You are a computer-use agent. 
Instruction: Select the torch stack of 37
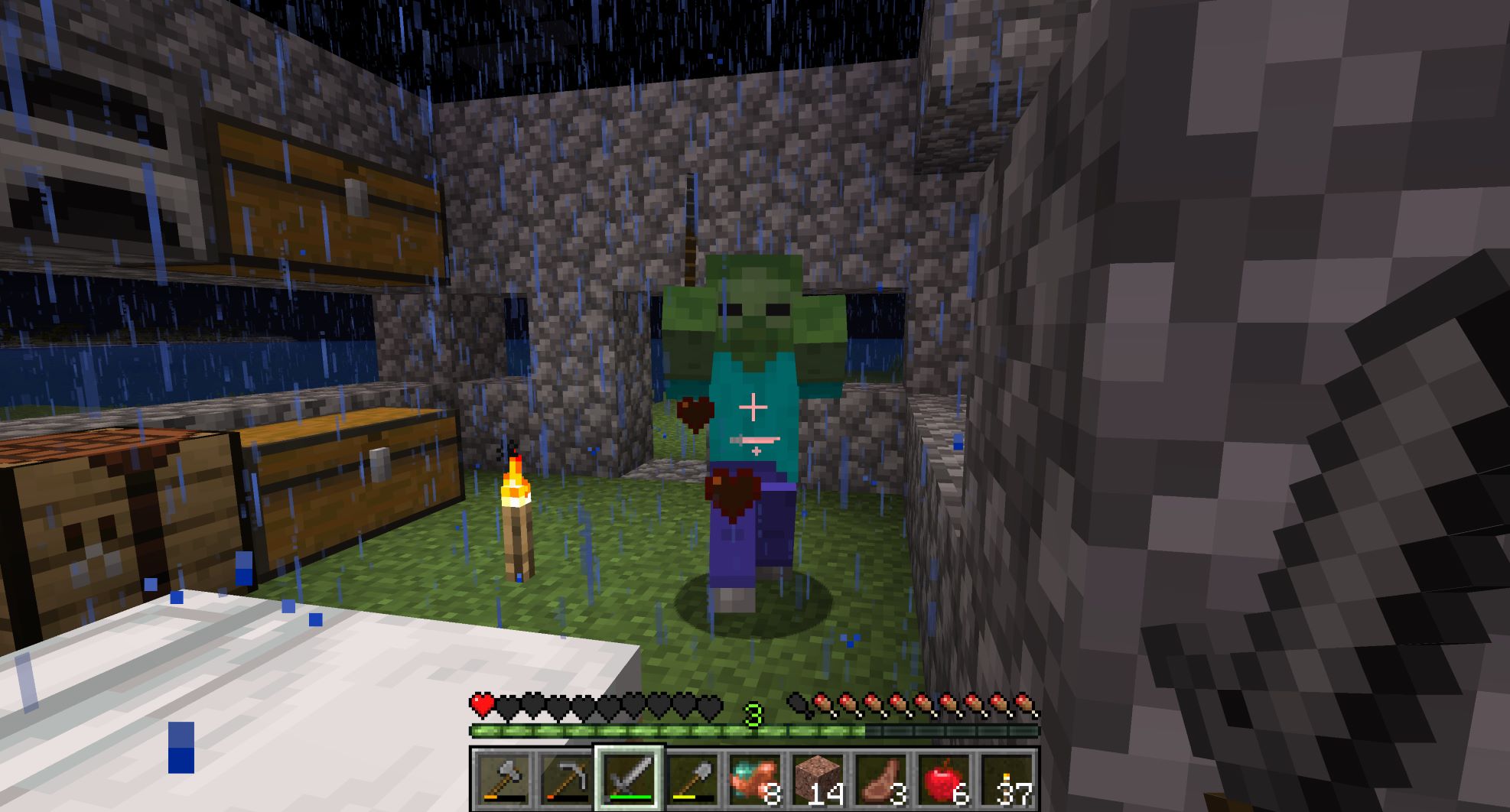tap(1007, 778)
